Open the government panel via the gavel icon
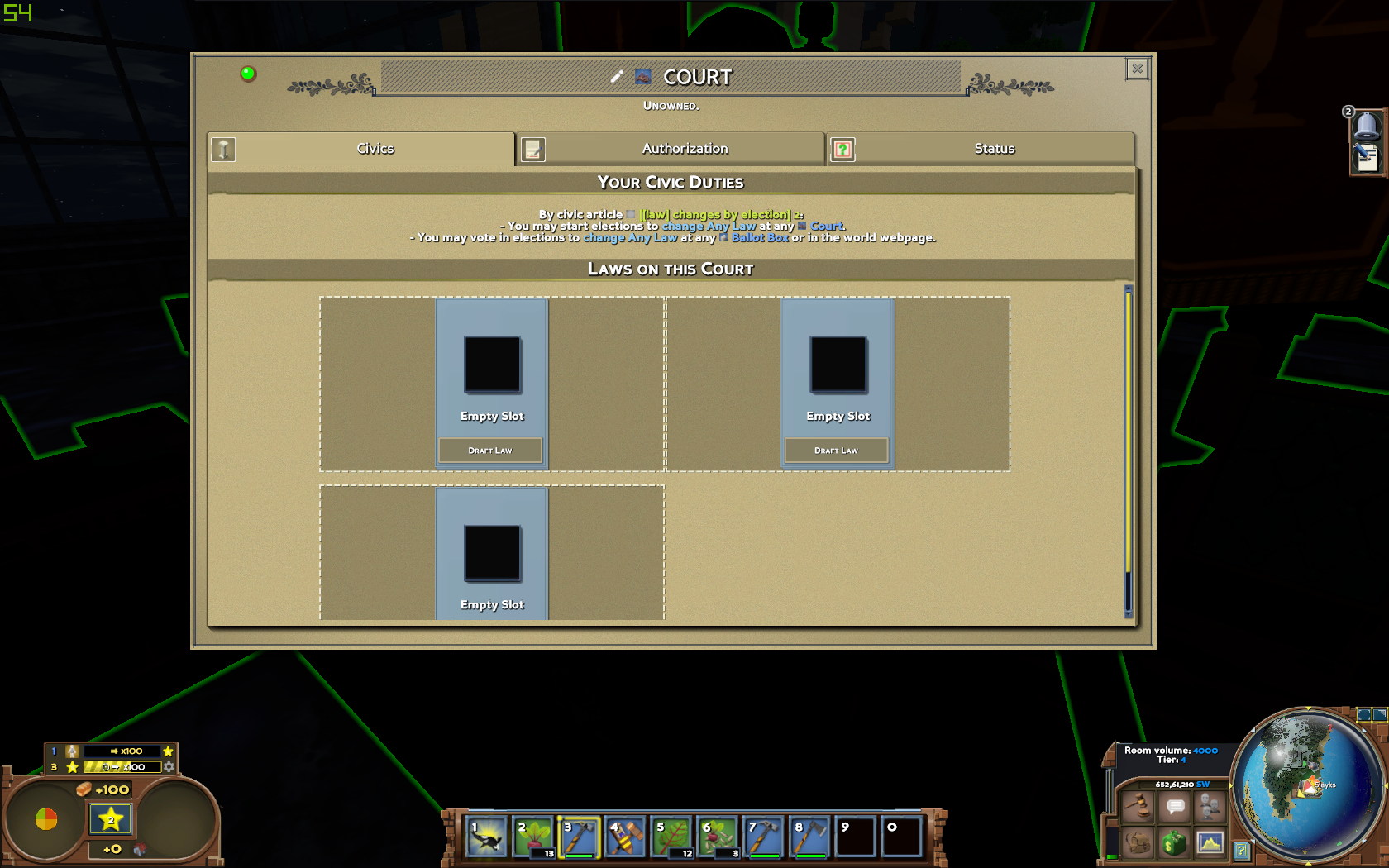The height and width of the screenshot is (868, 1389). point(1139,808)
